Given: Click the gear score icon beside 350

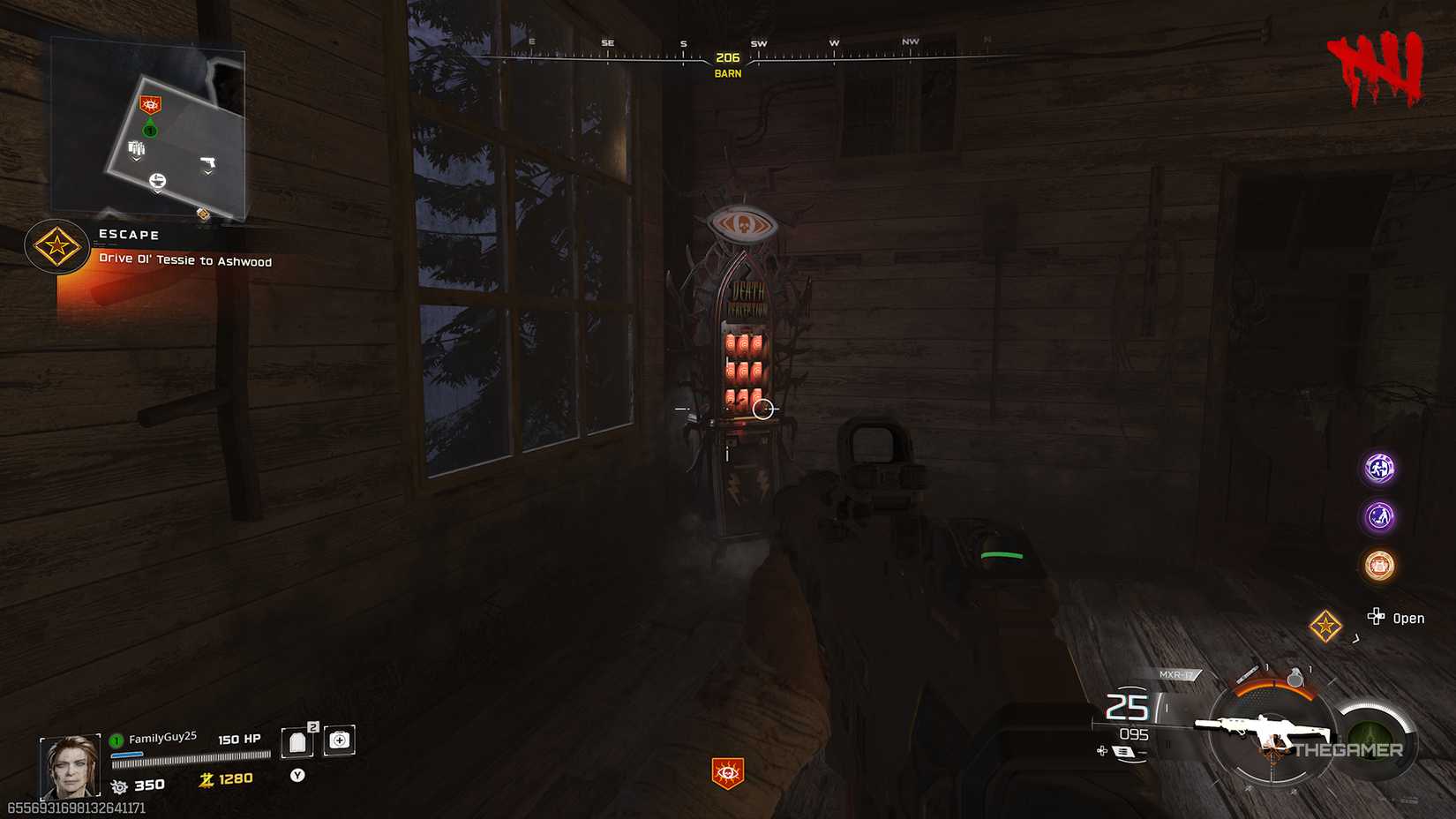Looking at the screenshot, I should 120,785.
